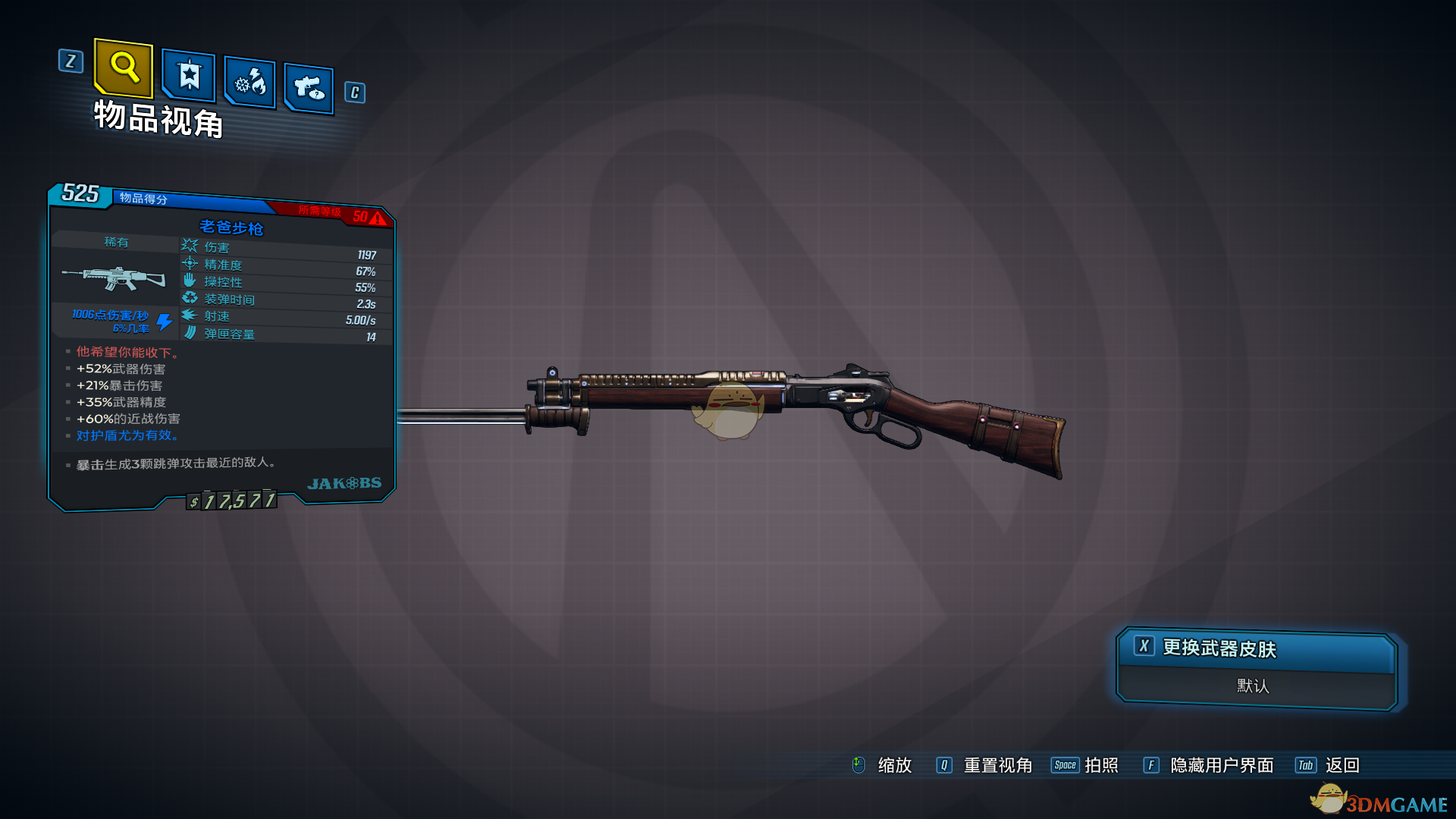This screenshot has height=819, width=1456.
Task: Select the magnifying glass inspect tab
Action: [x=124, y=68]
